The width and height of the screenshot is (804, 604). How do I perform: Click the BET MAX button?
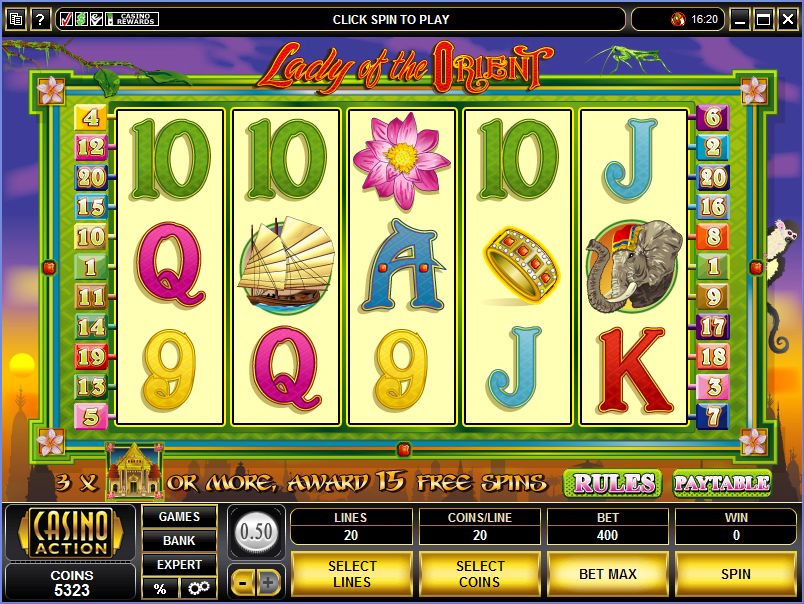(607, 574)
